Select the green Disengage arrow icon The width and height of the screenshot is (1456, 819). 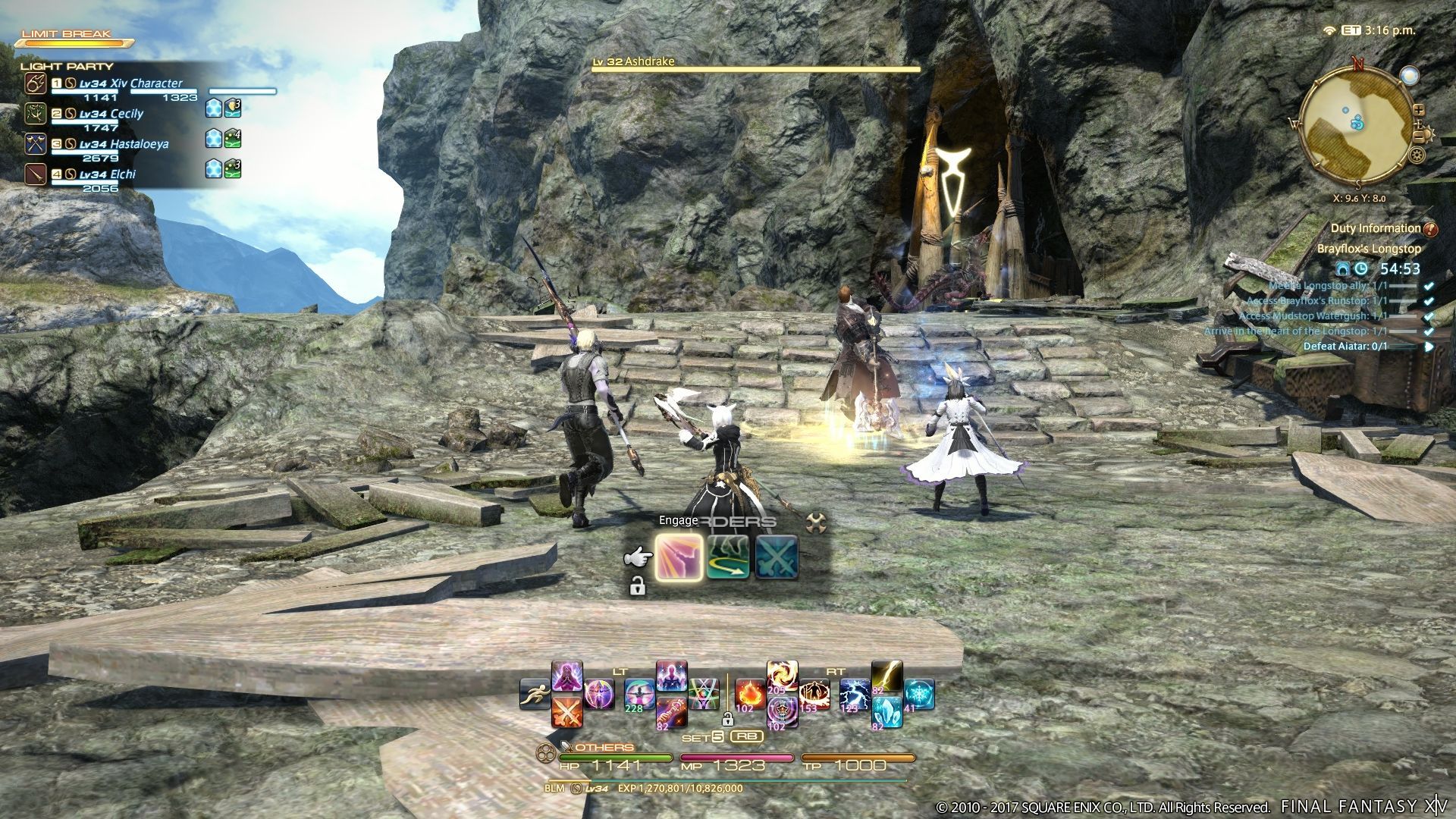click(729, 557)
